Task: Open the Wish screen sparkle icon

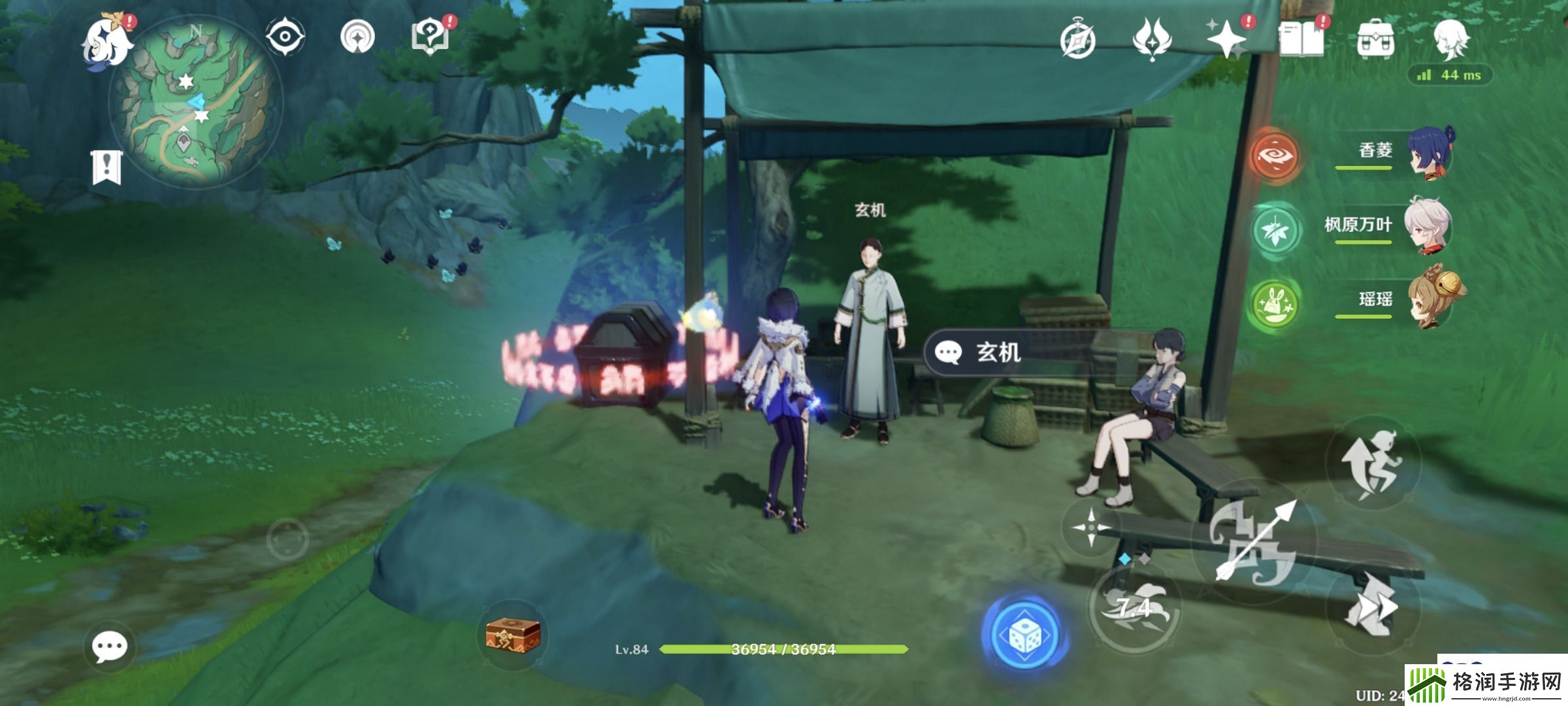Action: click(1226, 41)
